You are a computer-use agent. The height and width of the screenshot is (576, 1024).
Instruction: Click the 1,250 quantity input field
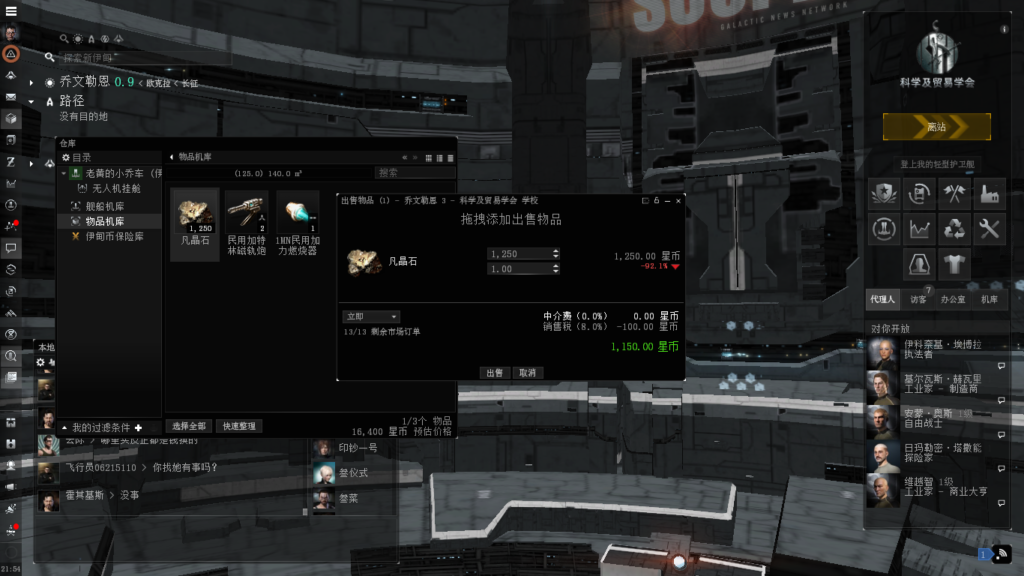click(523, 254)
